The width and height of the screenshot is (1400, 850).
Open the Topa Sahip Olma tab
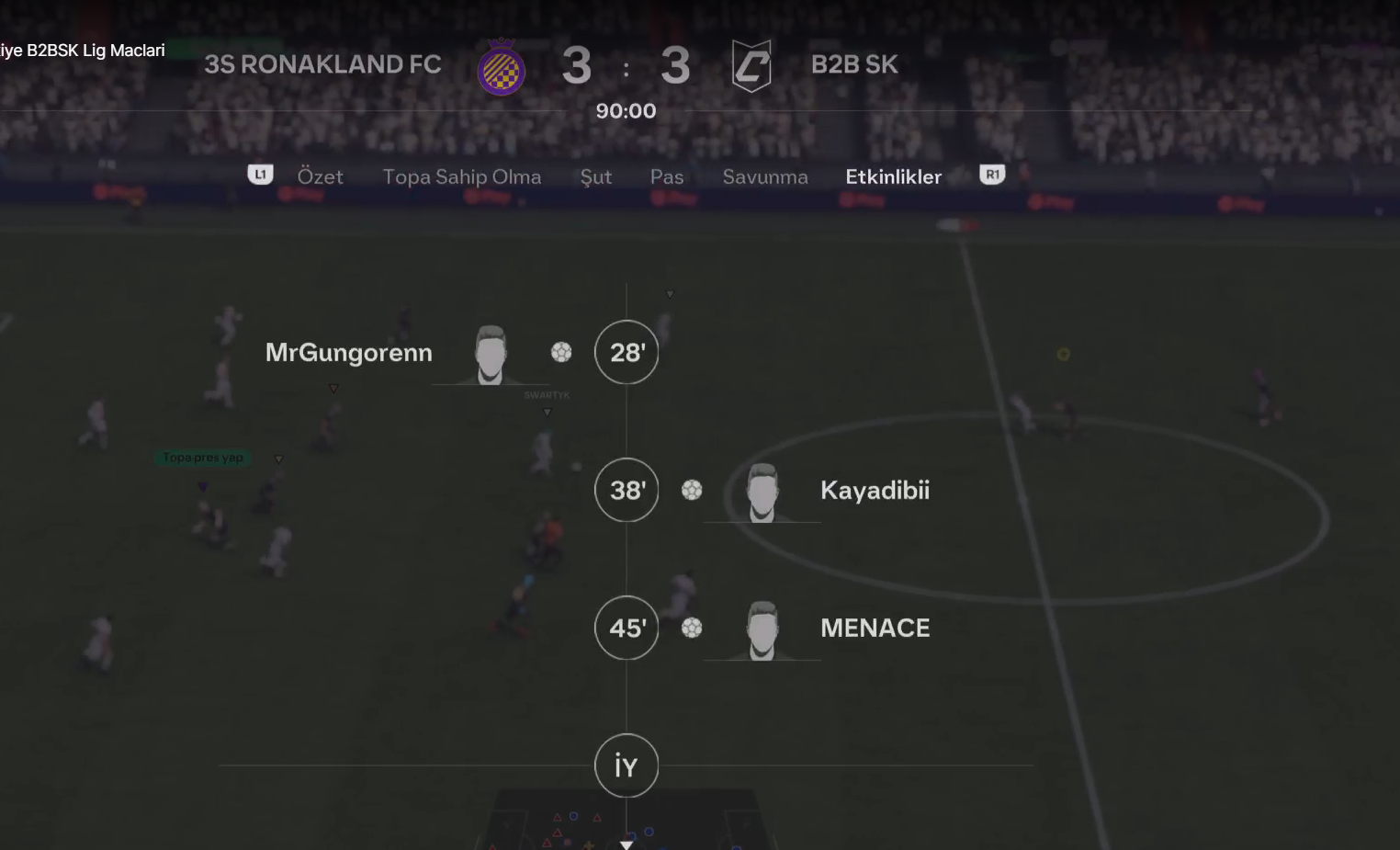(x=461, y=176)
